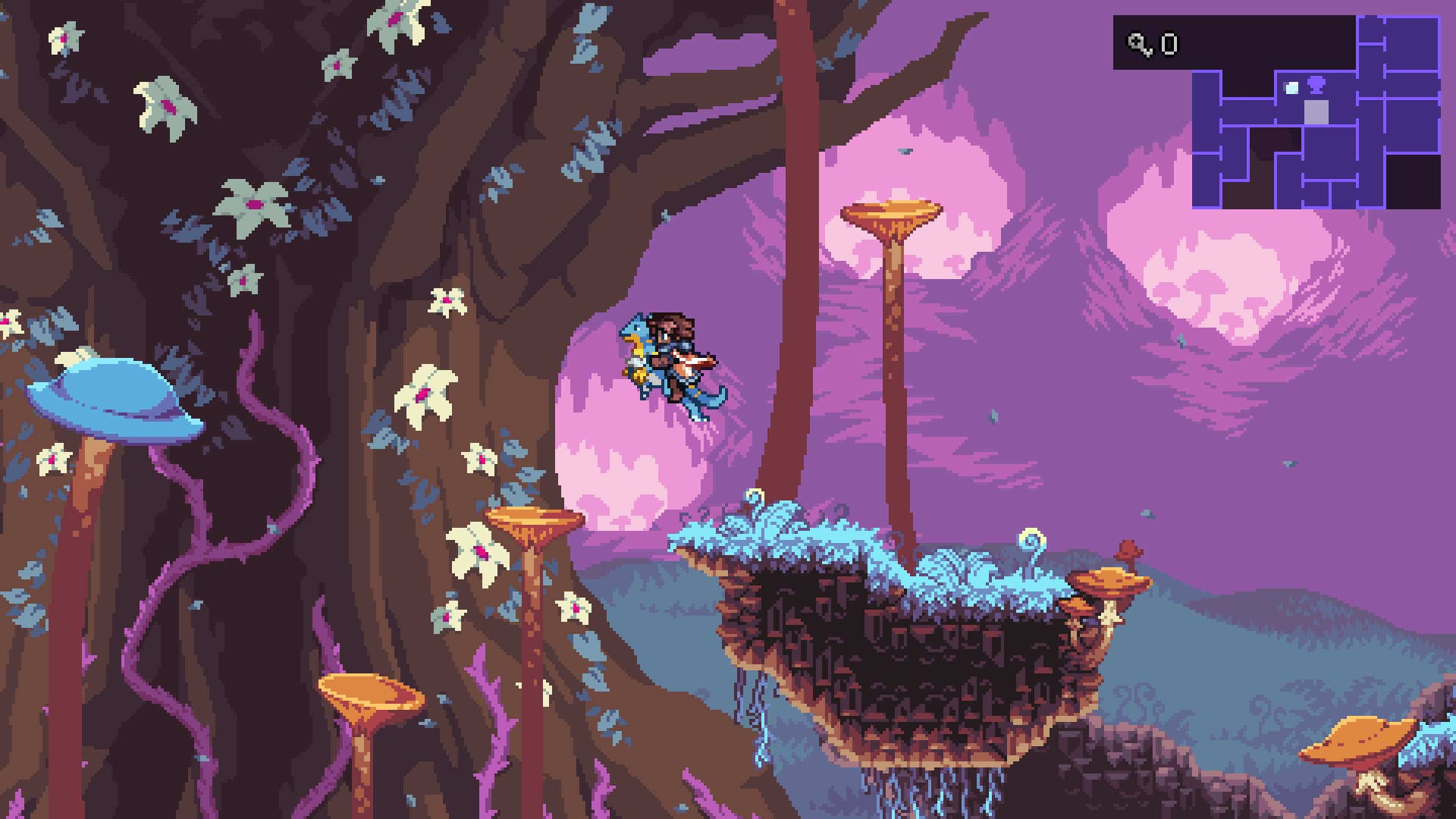Click the tree-shaped room icon on the minimap
The image size is (1456, 819).
point(1316,83)
